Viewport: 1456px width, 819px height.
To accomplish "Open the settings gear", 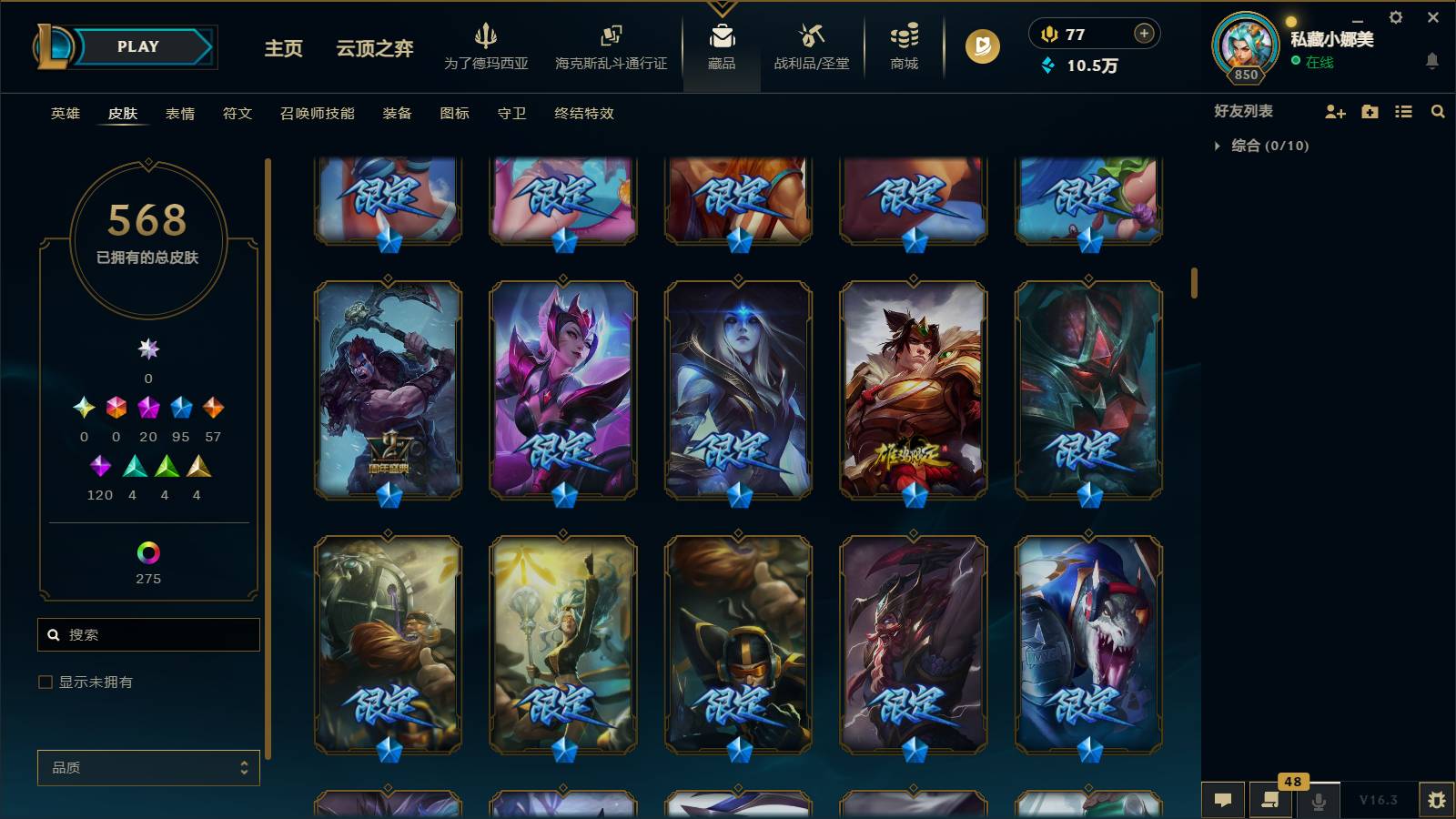I will [x=1397, y=16].
